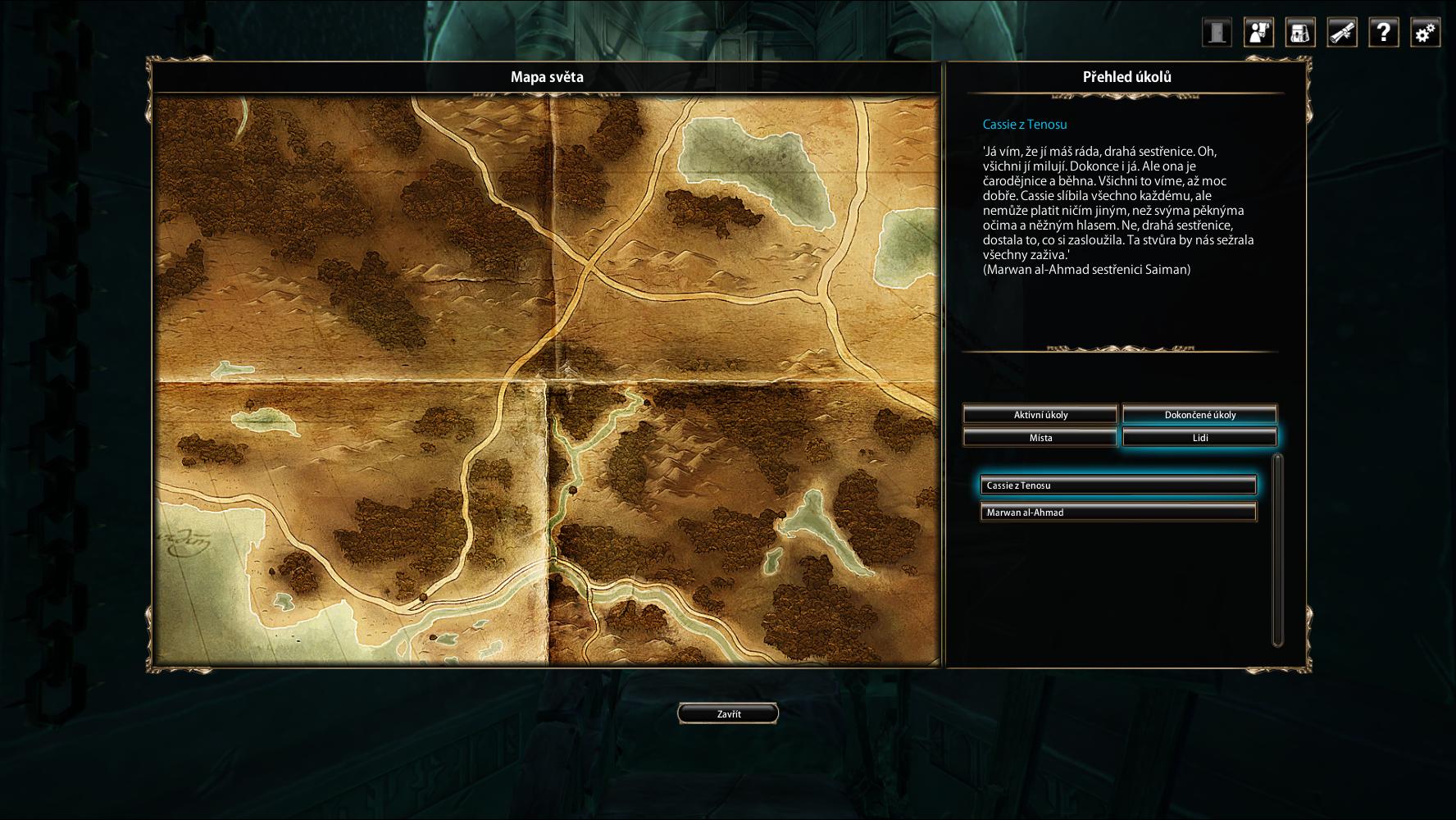
Task: Open the Dokončené úkoly tab
Action: [x=1199, y=414]
